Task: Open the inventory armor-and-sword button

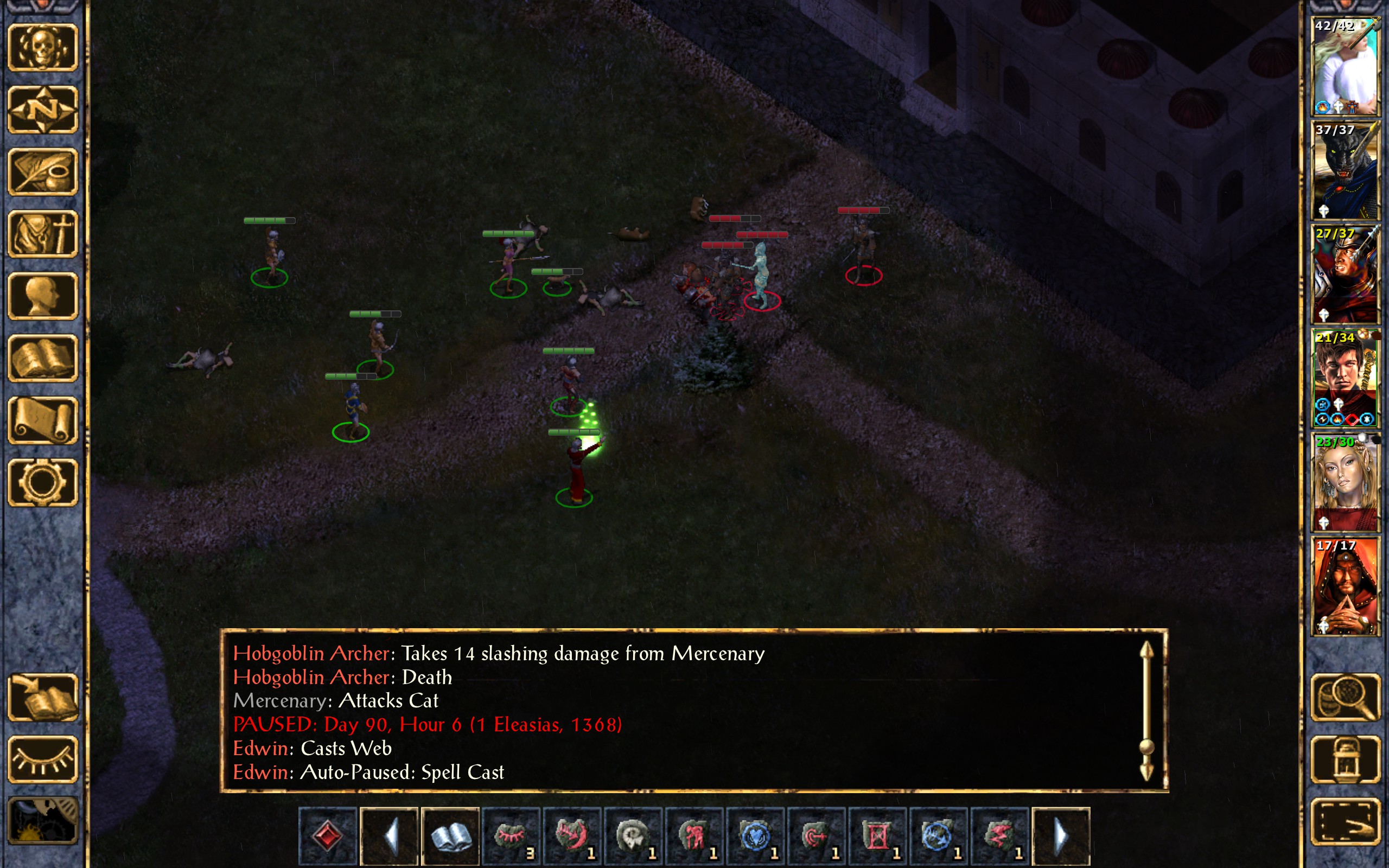Action: pyautogui.click(x=42, y=234)
